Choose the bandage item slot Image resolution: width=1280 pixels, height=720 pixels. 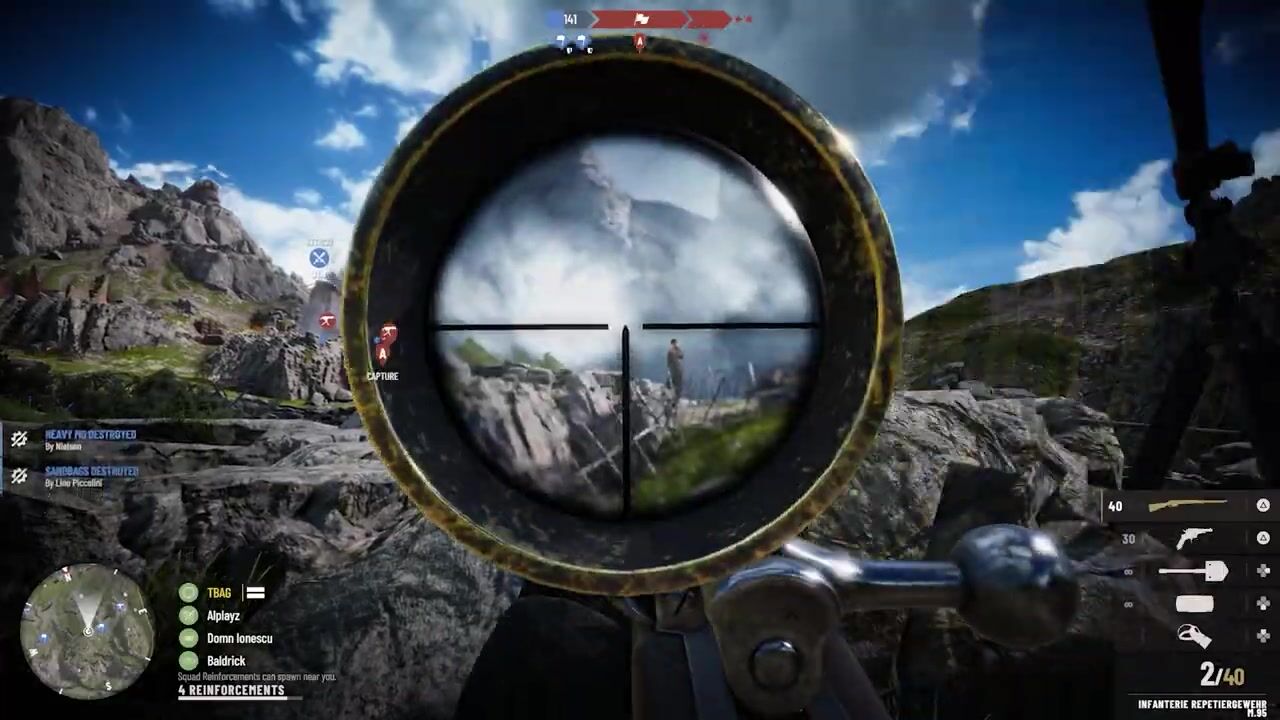click(x=1194, y=603)
